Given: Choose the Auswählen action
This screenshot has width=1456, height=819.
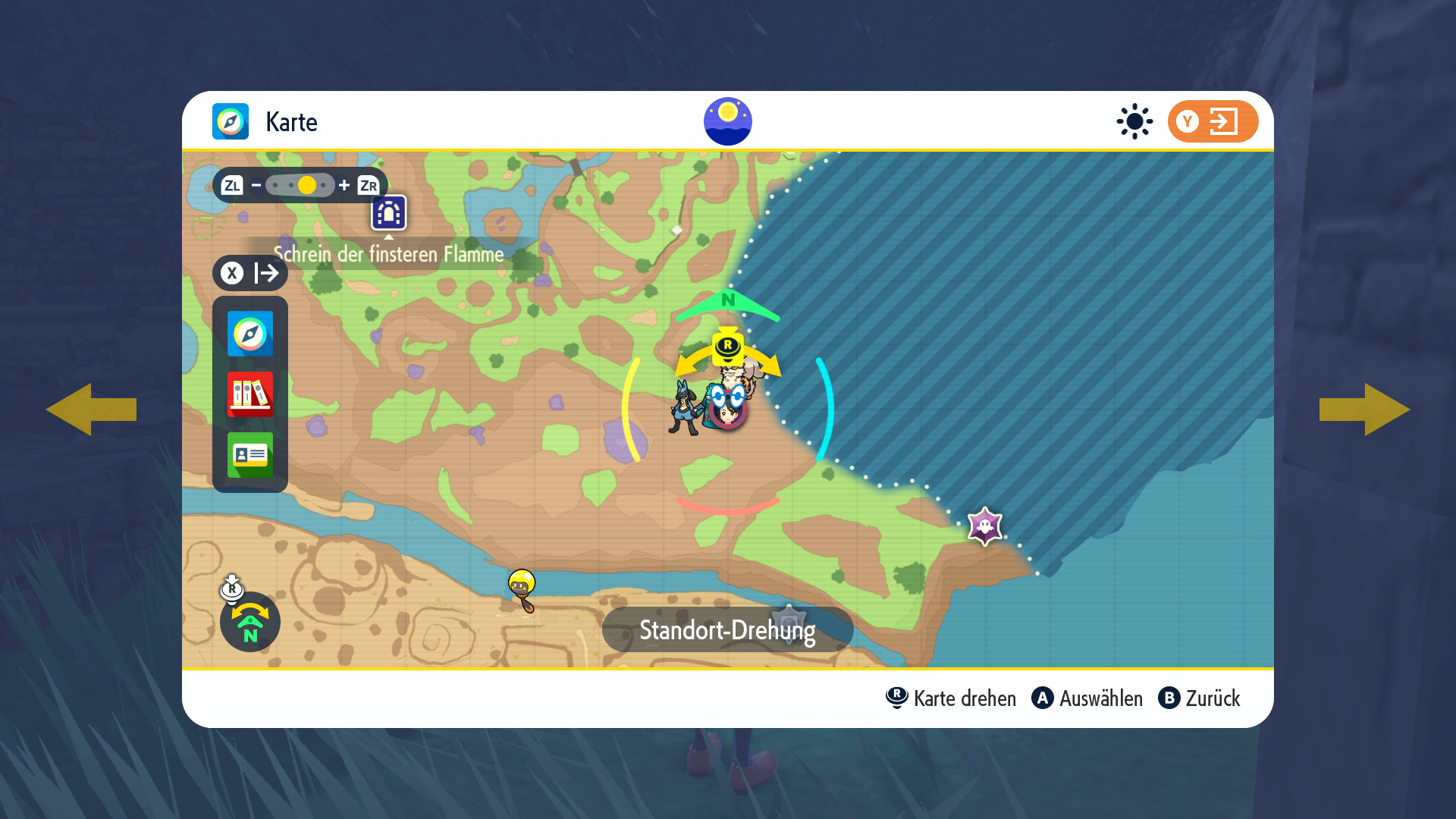Looking at the screenshot, I should 1087,698.
